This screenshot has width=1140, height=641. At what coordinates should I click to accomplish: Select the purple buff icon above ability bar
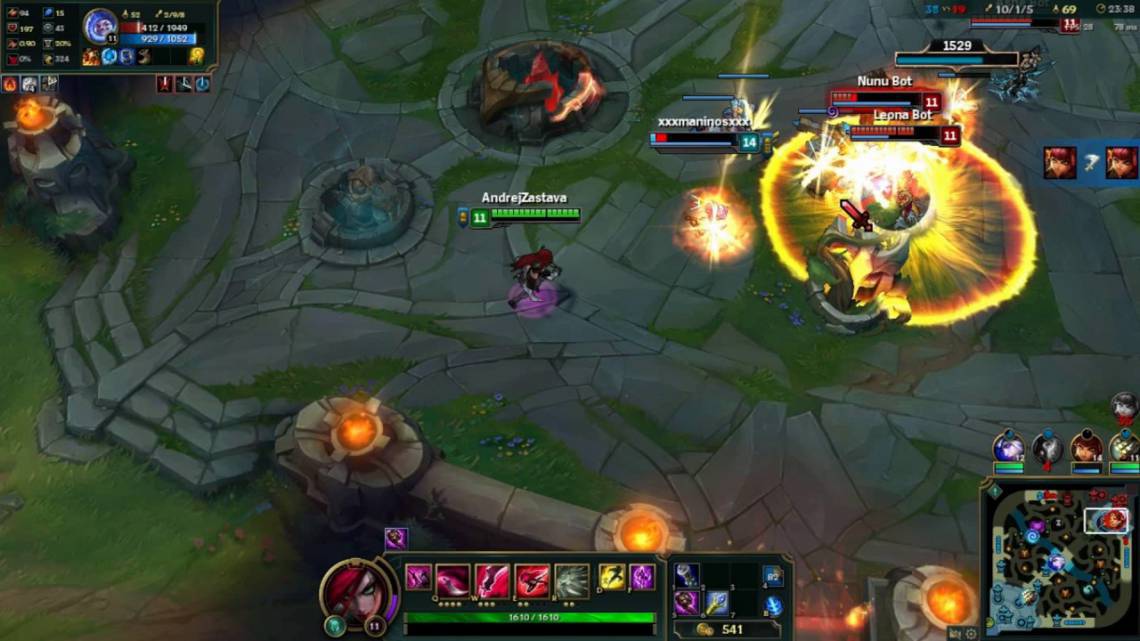(x=396, y=539)
